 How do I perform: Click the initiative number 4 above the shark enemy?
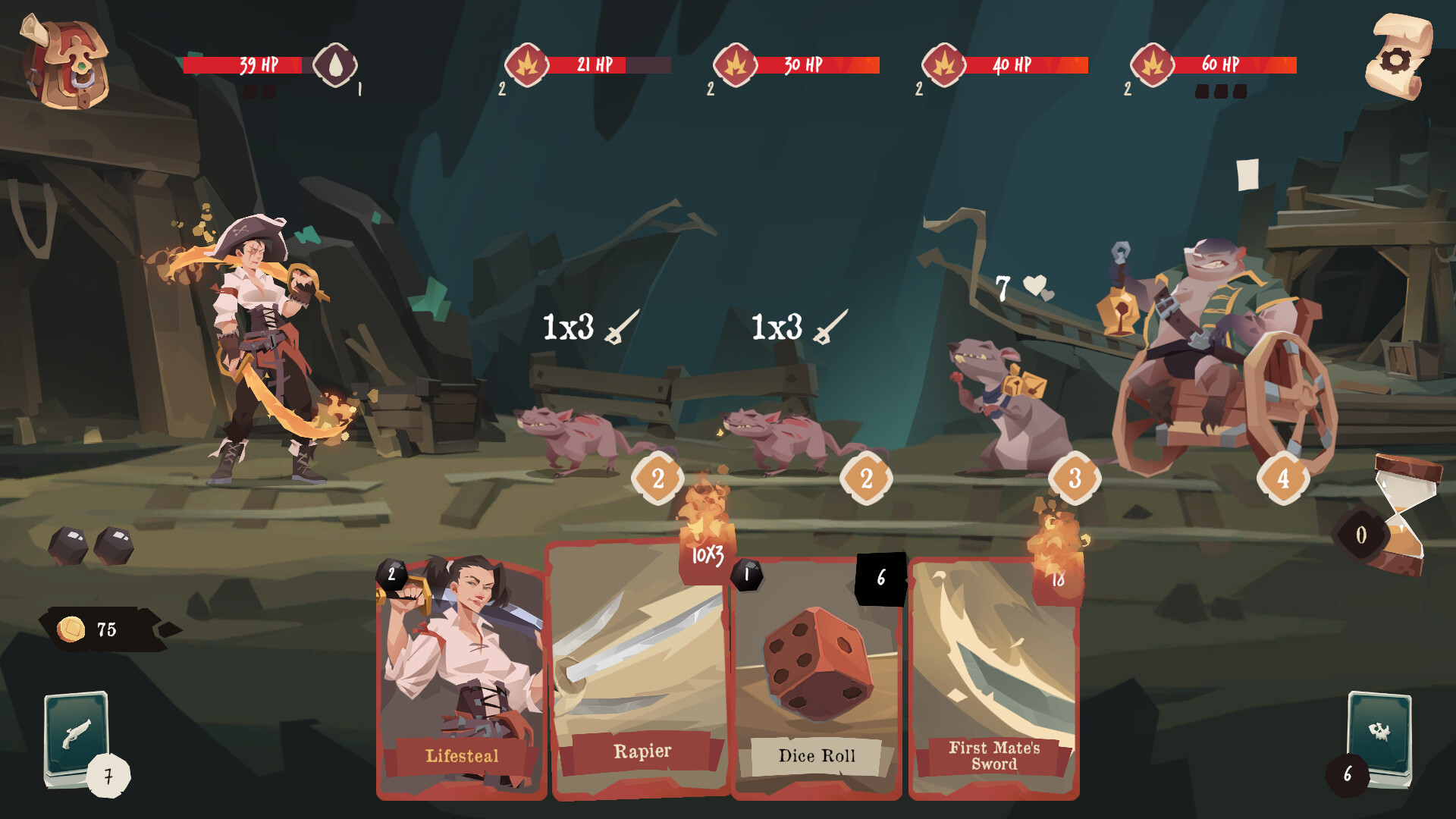[1283, 477]
